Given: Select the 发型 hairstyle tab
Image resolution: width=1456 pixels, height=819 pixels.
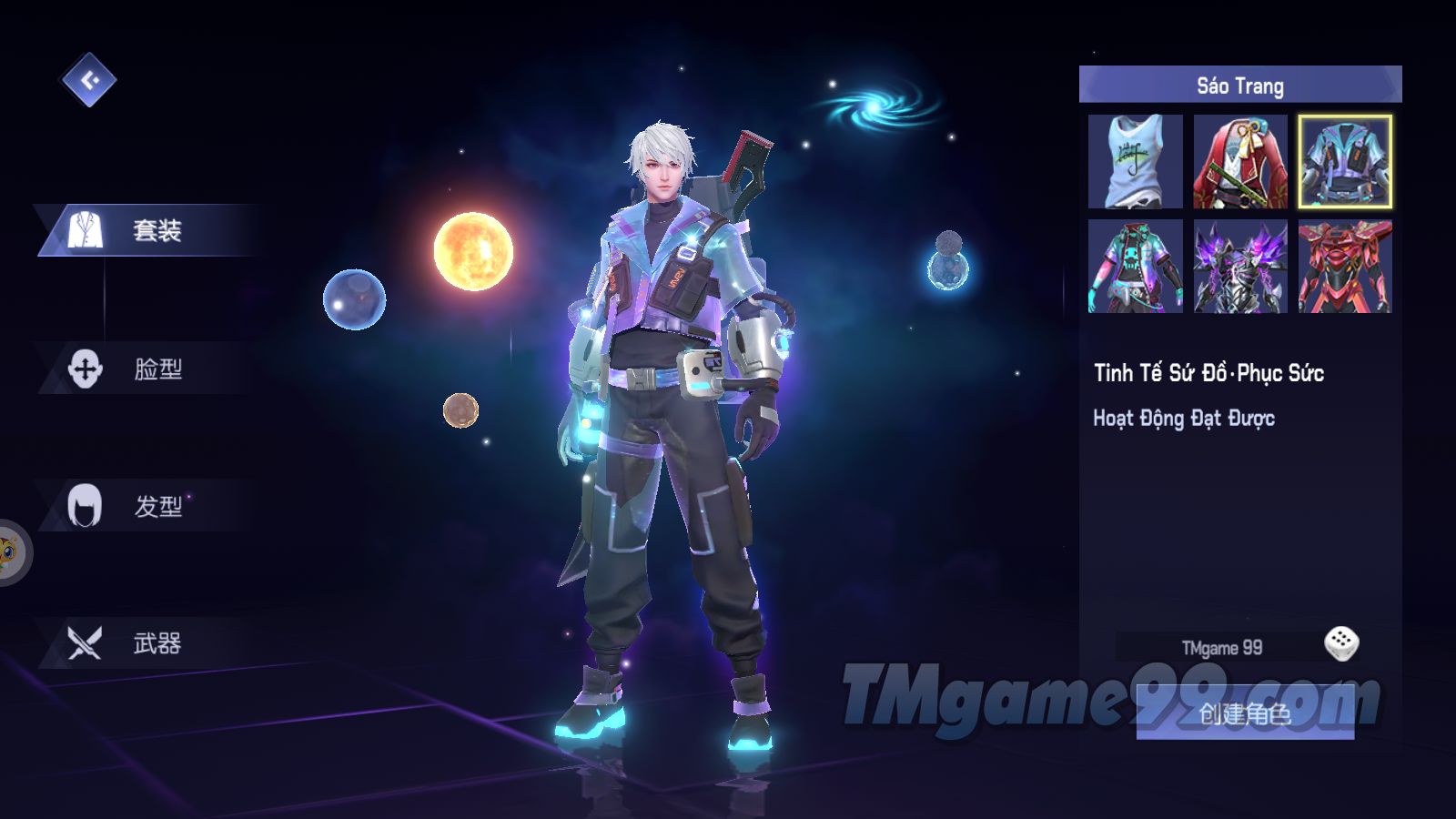Looking at the screenshot, I should (146, 506).
